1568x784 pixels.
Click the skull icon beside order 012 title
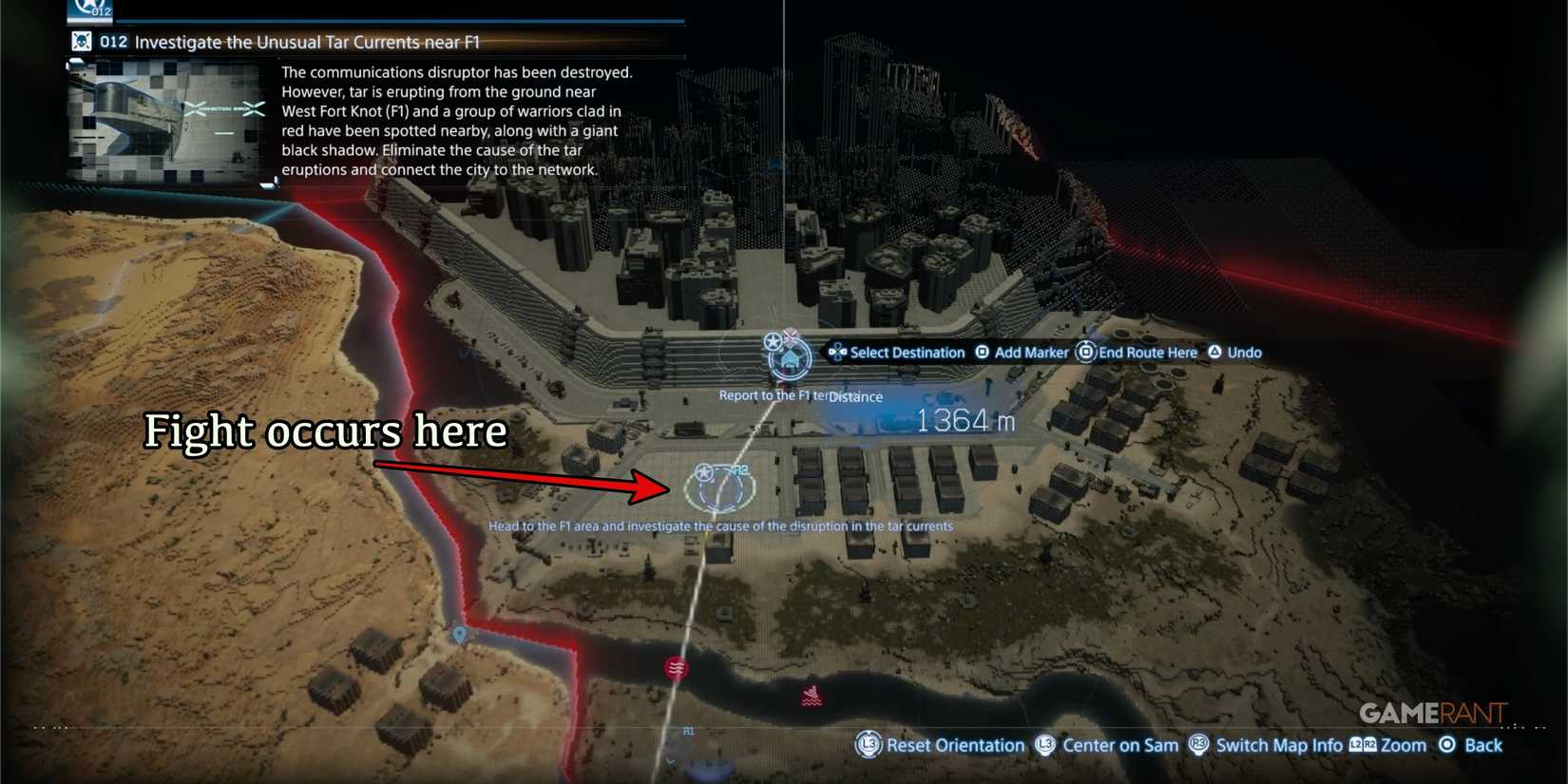(x=82, y=41)
